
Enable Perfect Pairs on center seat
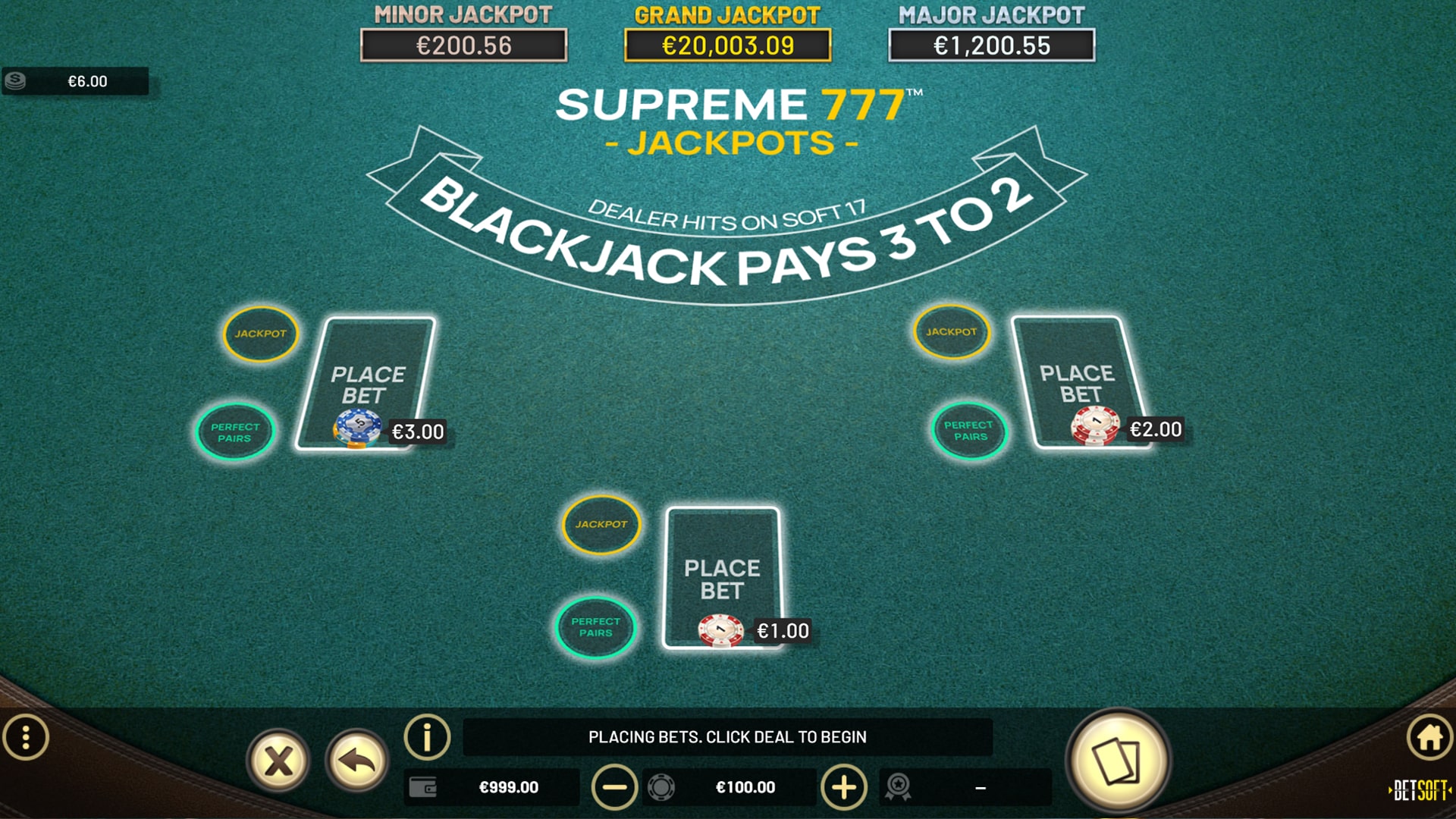tap(596, 626)
